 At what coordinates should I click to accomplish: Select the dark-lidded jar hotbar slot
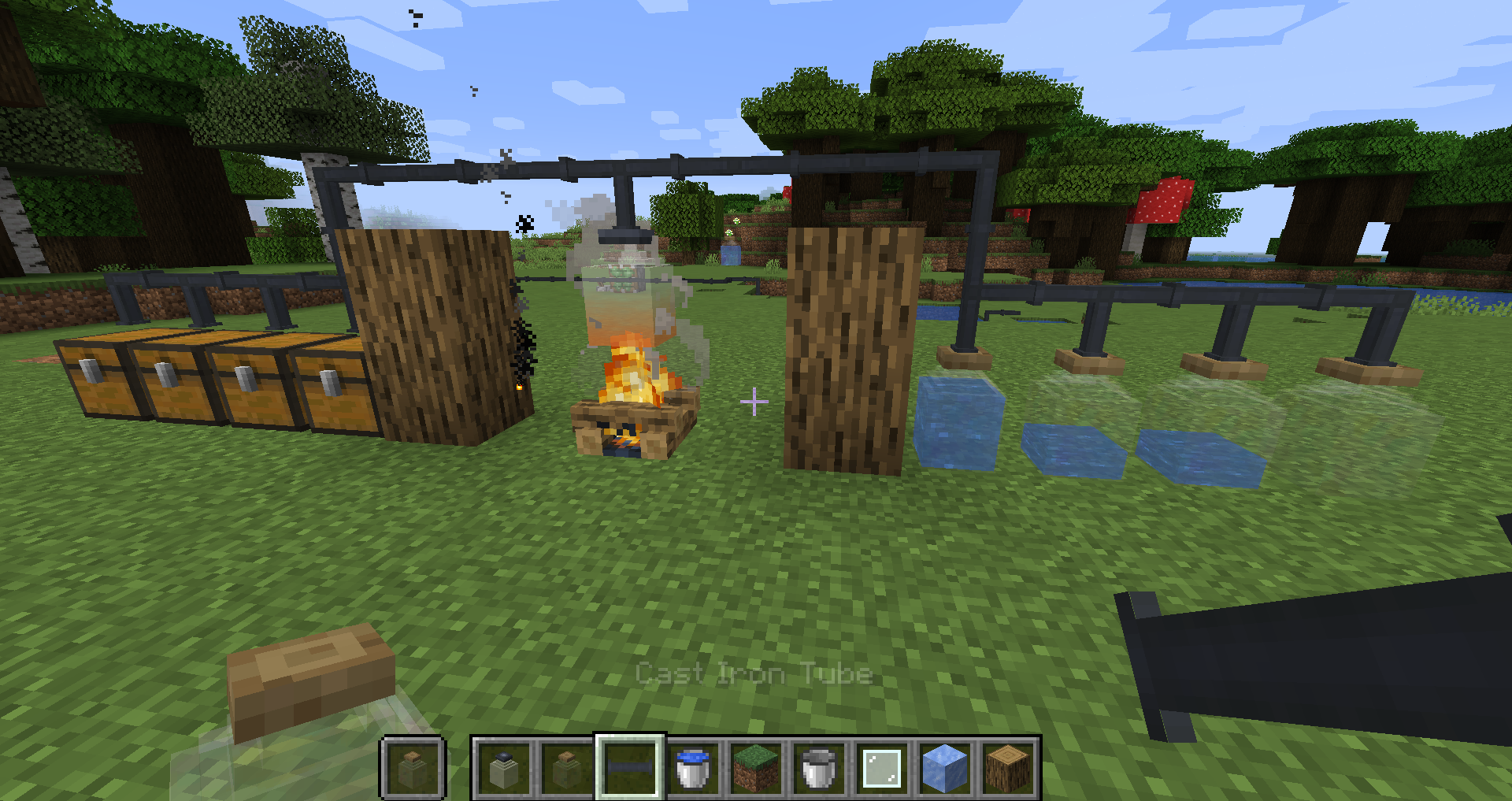[504, 768]
